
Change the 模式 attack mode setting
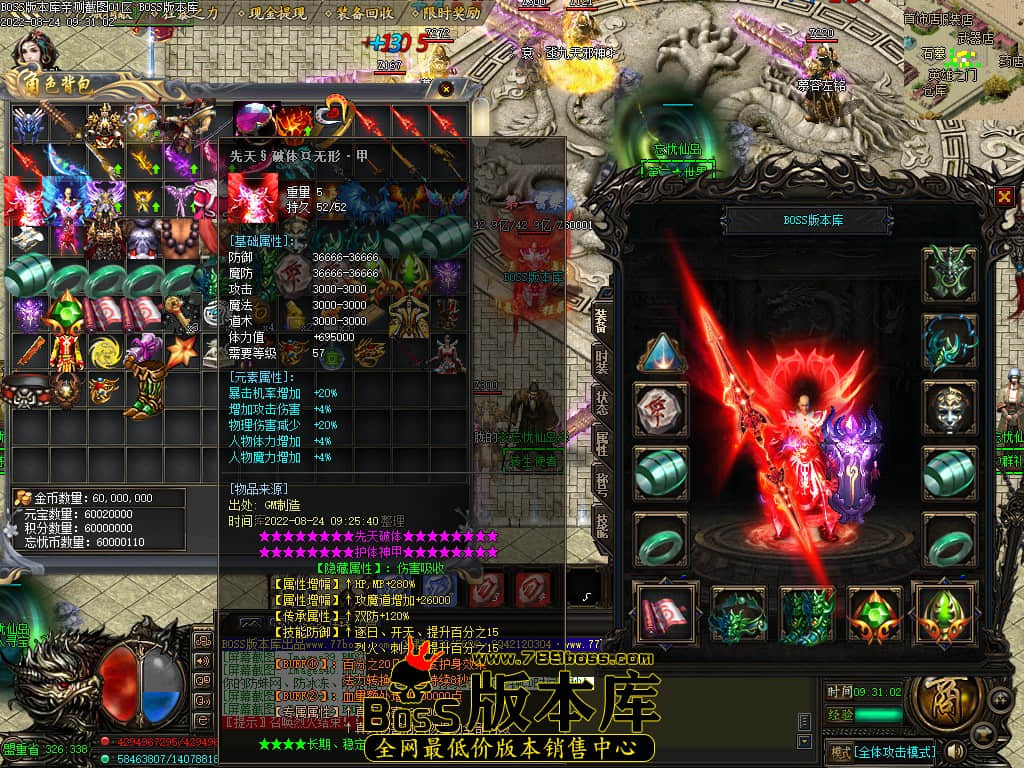point(881,751)
